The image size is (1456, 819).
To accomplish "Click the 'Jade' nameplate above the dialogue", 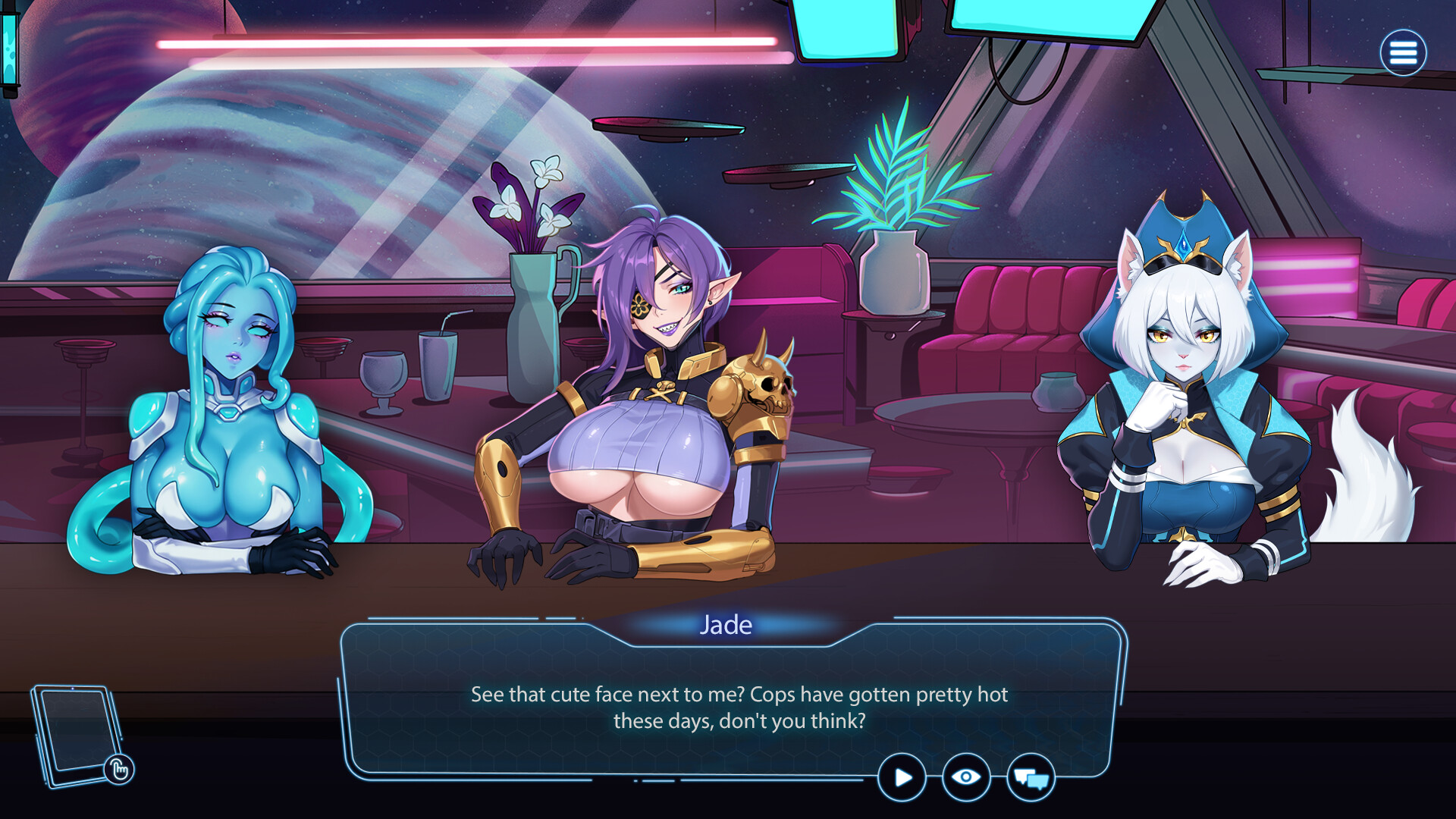I will click(x=725, y=625).
